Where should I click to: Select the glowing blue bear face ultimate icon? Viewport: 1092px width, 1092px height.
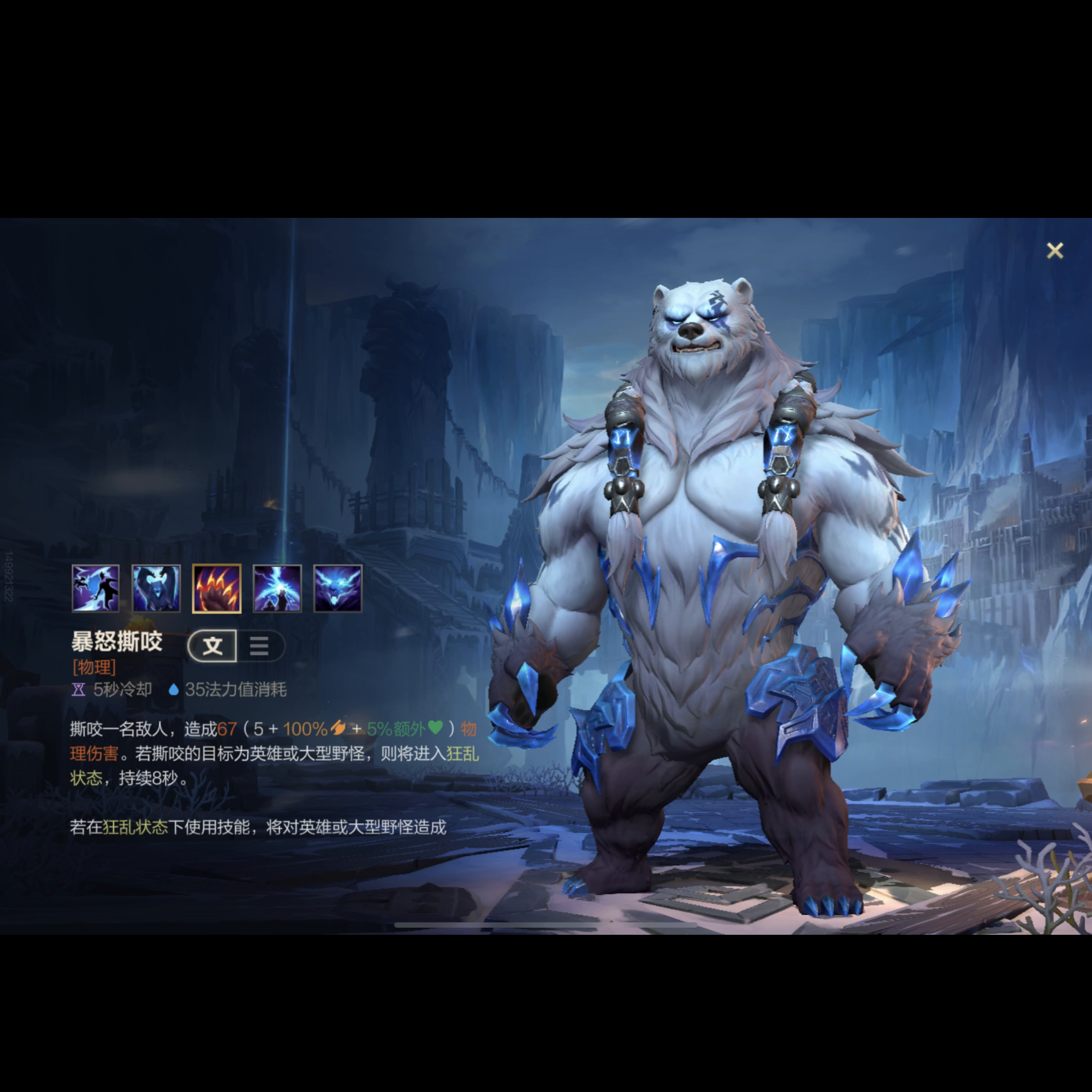337,588
